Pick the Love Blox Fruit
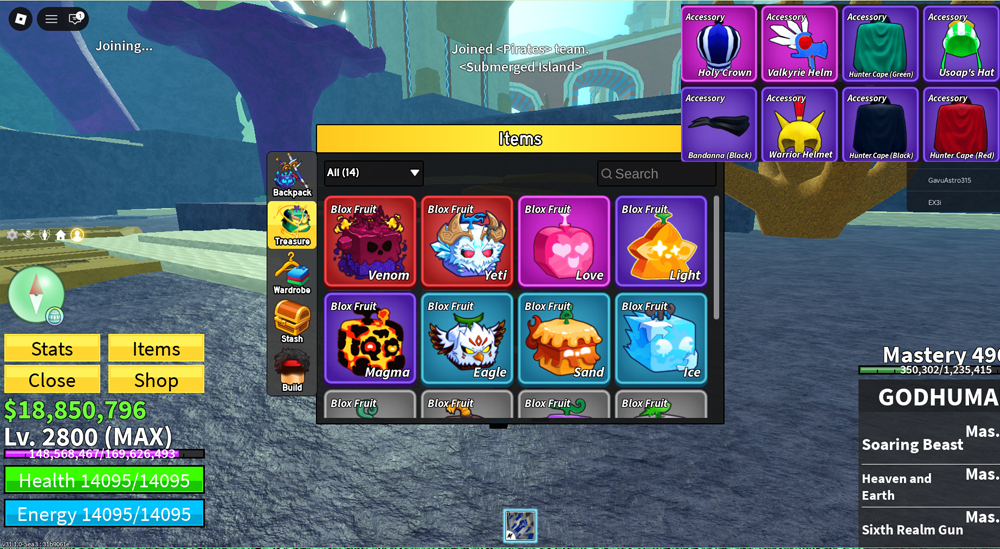Viewport: 1000px width, 549px height. 564,241
